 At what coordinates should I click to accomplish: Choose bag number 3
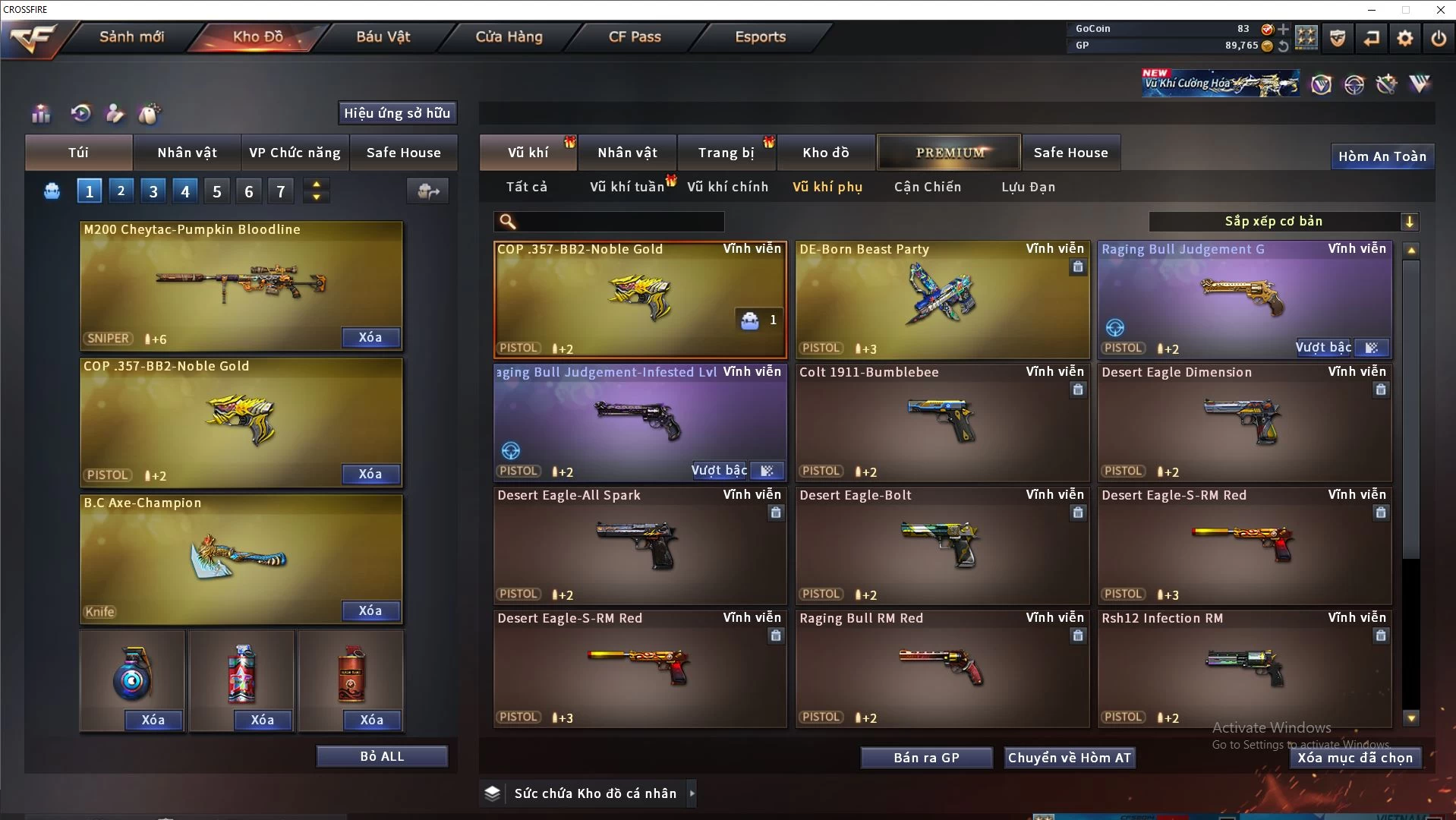[x=153, y=191]
